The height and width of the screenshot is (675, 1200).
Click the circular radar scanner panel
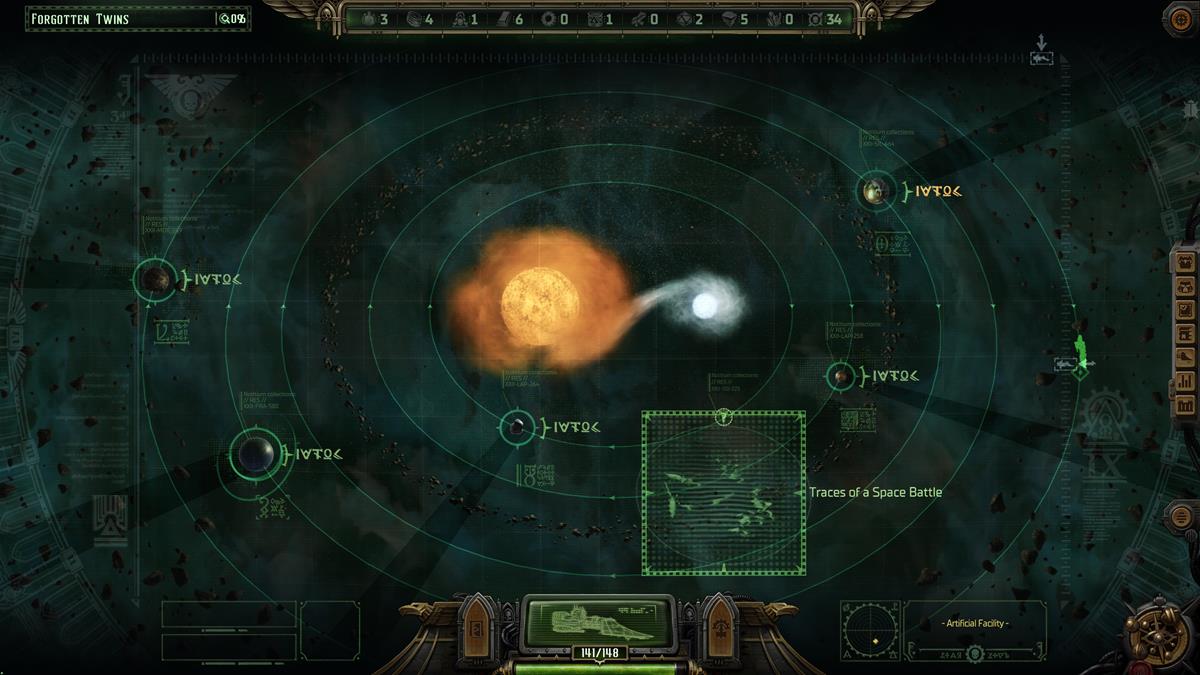tap(870, 631)
